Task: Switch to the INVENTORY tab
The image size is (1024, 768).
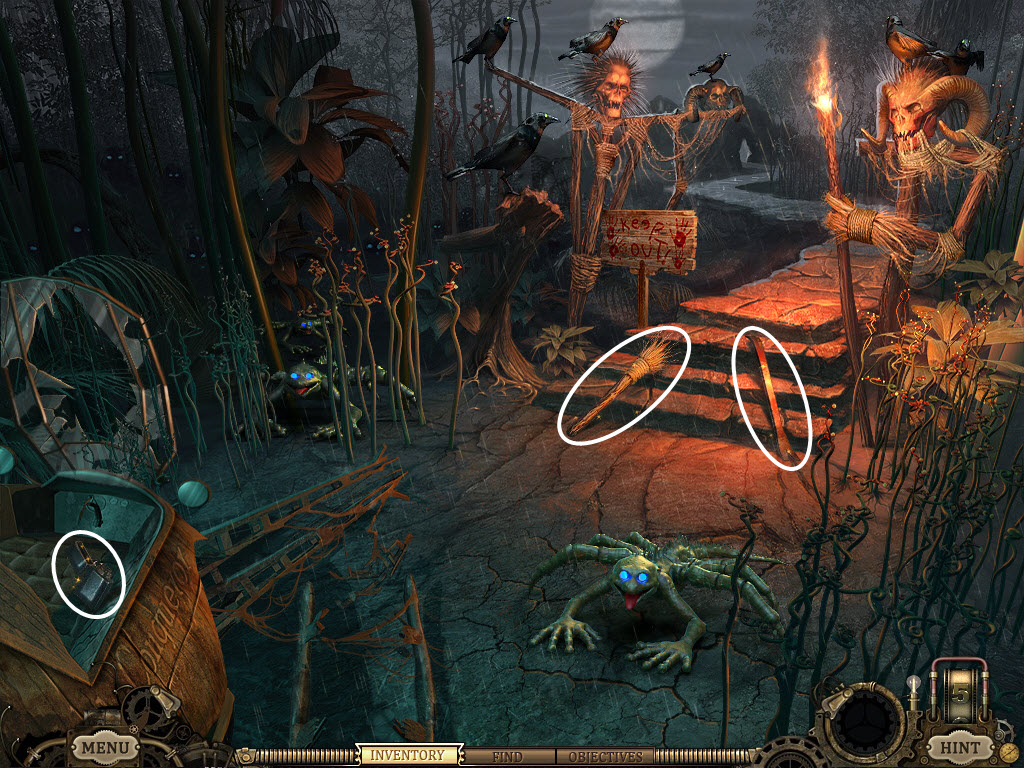Action: click(x=407, y=755)
